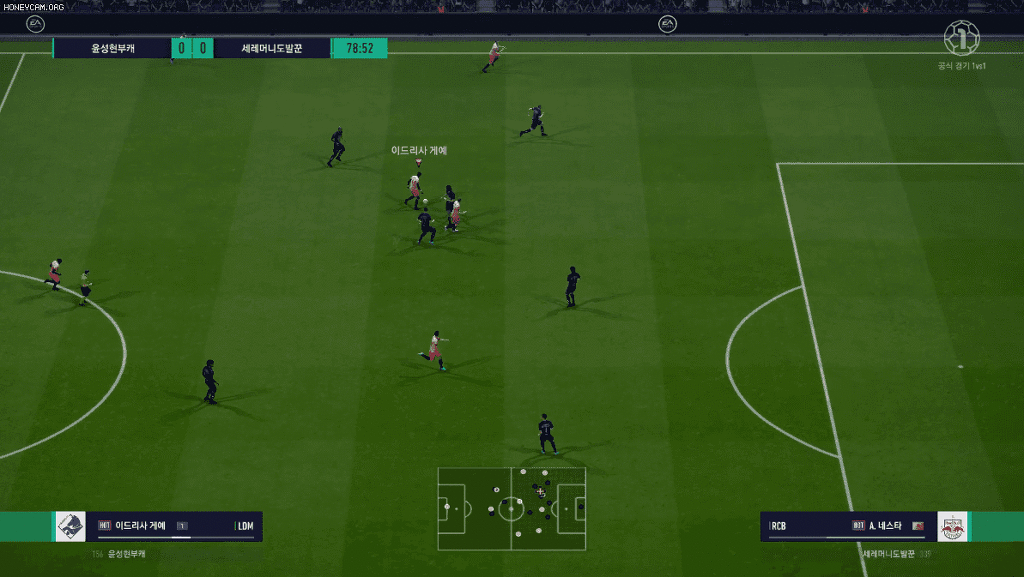Click the Red Bull away team crest
The width and height of the screenshot is (1024, 577).
(953, 526)
